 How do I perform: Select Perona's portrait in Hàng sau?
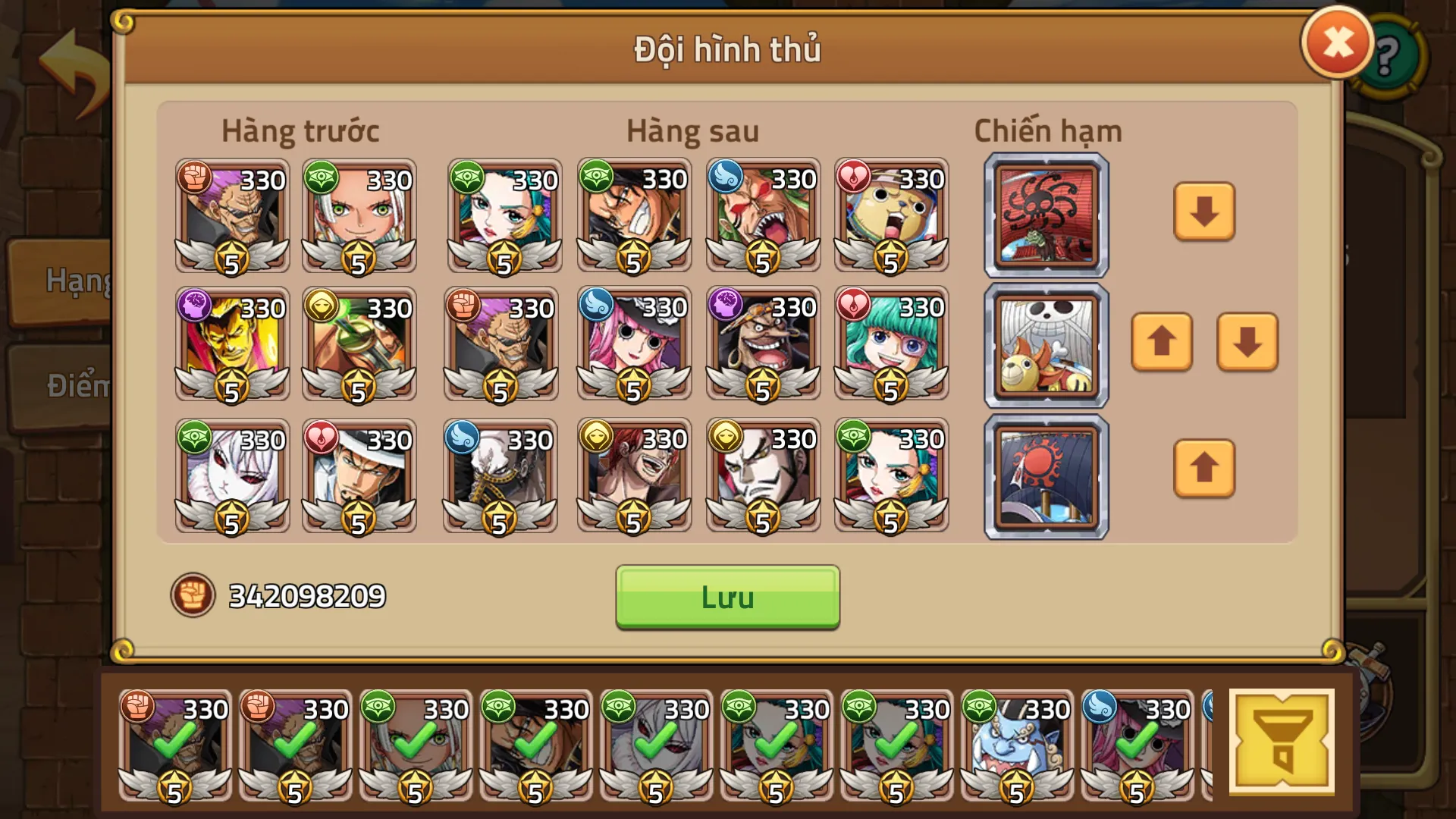click(633, 345)
